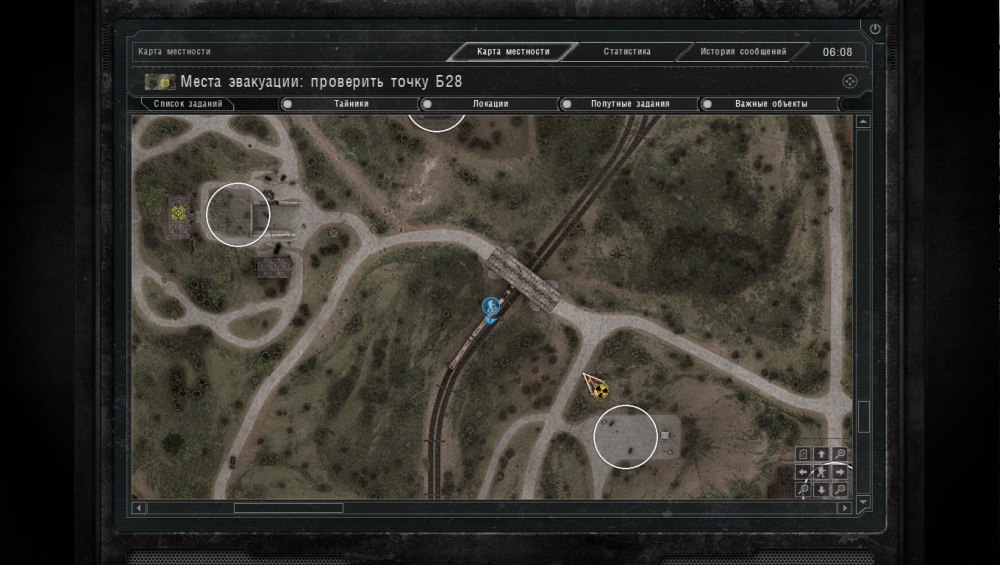This screenshot has height=565, width=1000.
Task: Pan the map right with the arrow button
Action: point(840,472)
